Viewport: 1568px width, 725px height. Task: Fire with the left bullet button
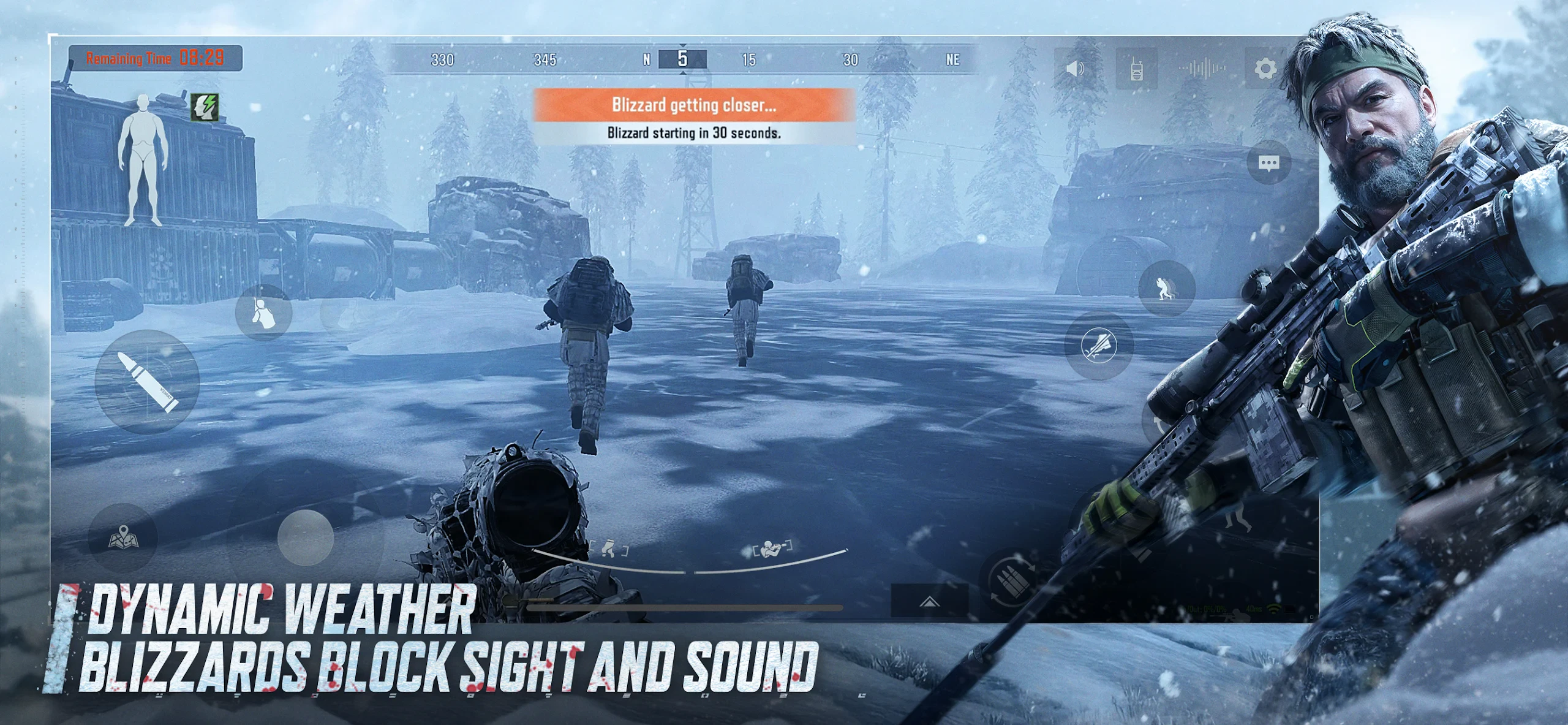click(147, 381)
